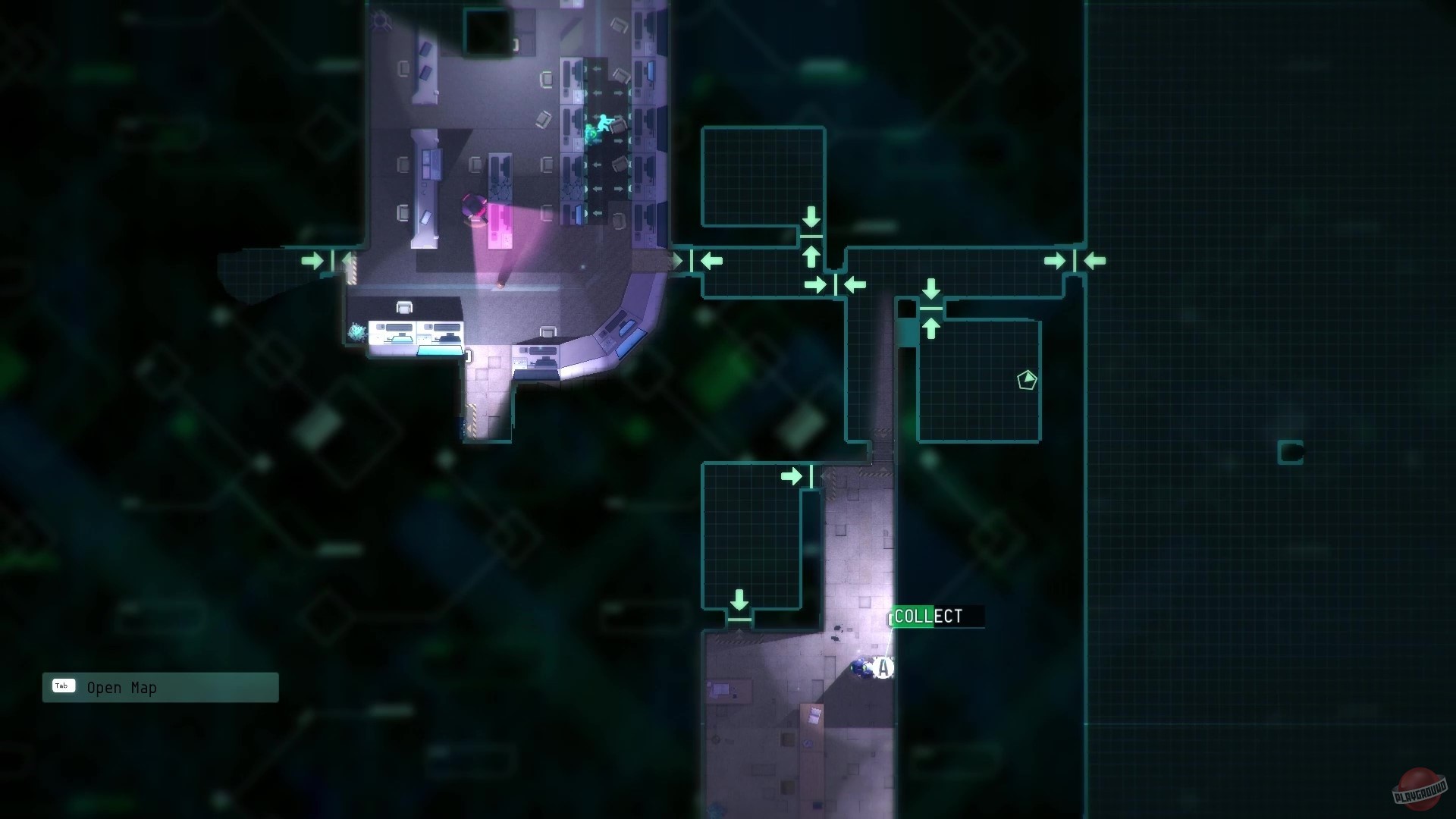The width and height of the screenshot is (1456, 819).
Task: Click the down arrow above the mid-map junction
Action: [930, 289]
